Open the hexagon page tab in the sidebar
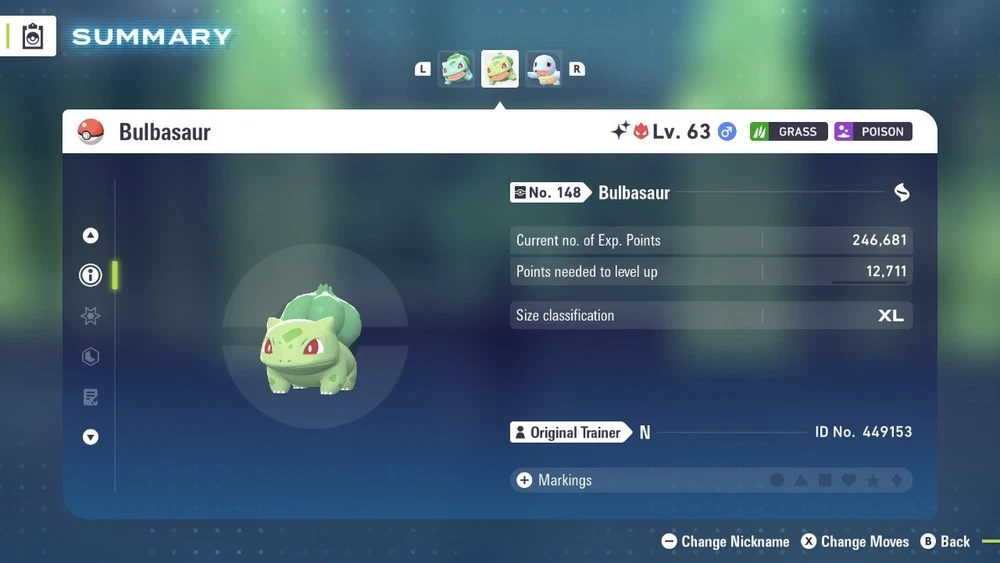Image resolution: width=1000 pixels, height=563 pixels. (x=91, y=357)
